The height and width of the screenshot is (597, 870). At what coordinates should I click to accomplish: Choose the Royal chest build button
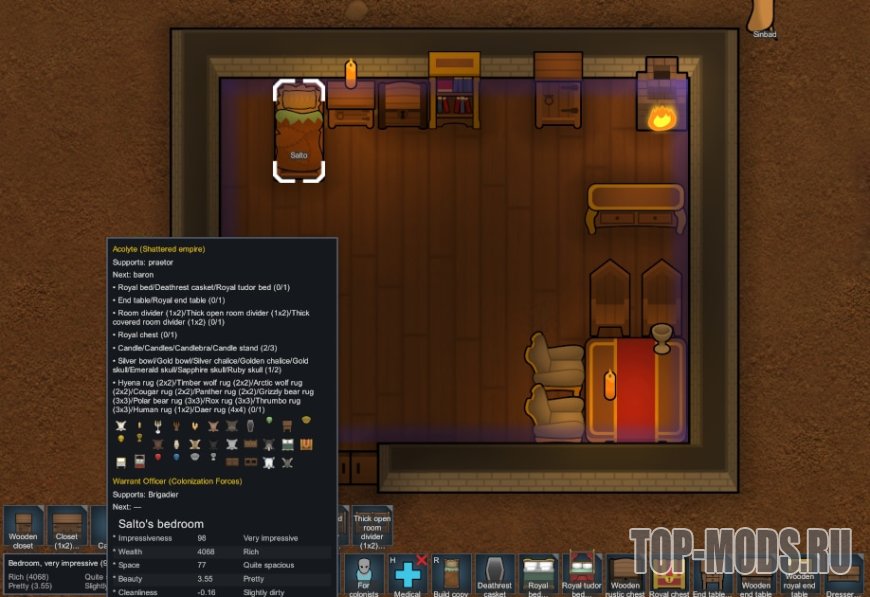(x=669, y=576)
